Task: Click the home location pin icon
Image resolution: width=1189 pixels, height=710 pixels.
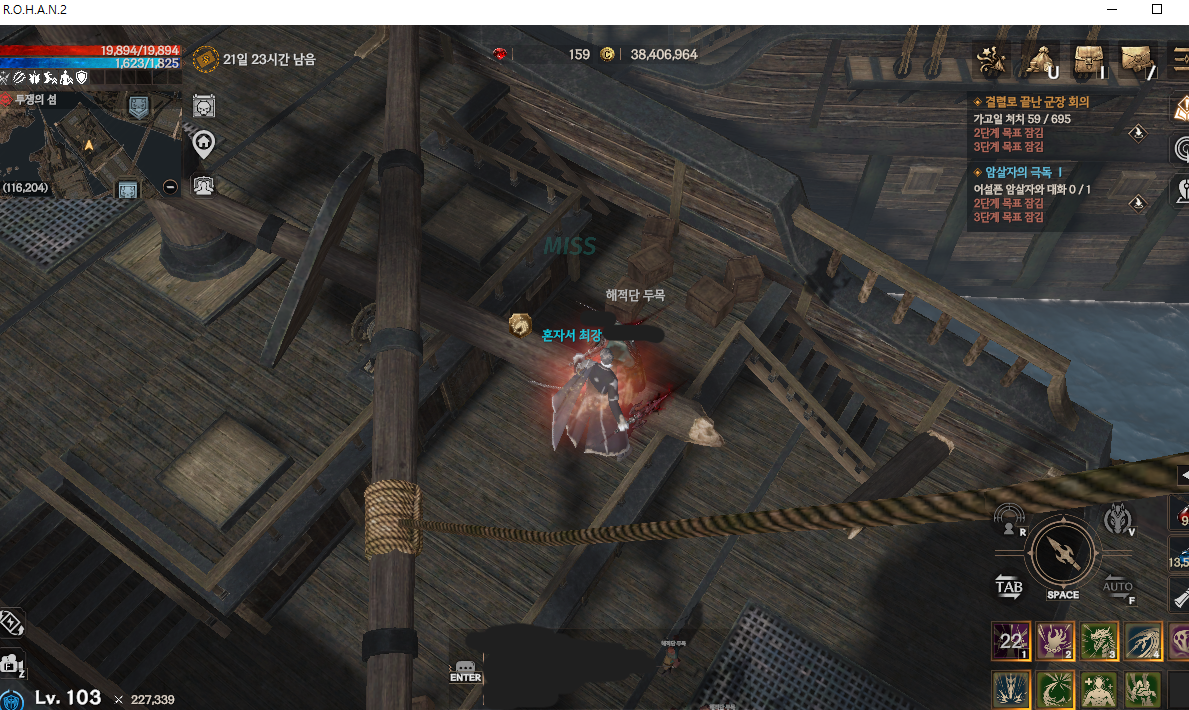Action: [203, 145]
